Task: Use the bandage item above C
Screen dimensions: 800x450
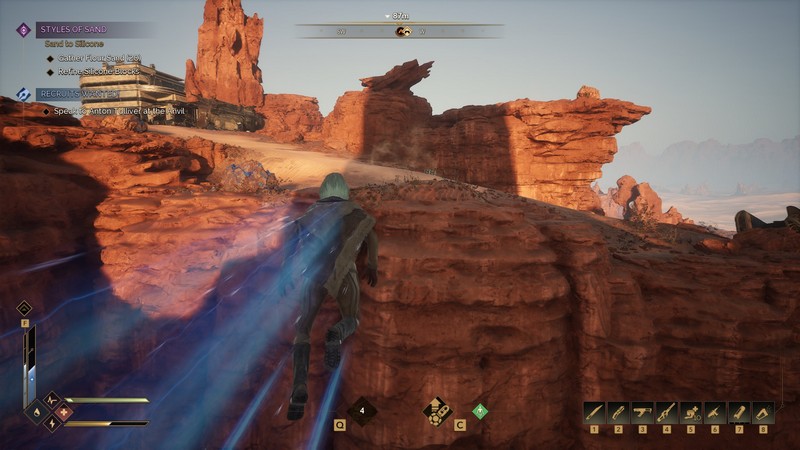Action: 436,411
